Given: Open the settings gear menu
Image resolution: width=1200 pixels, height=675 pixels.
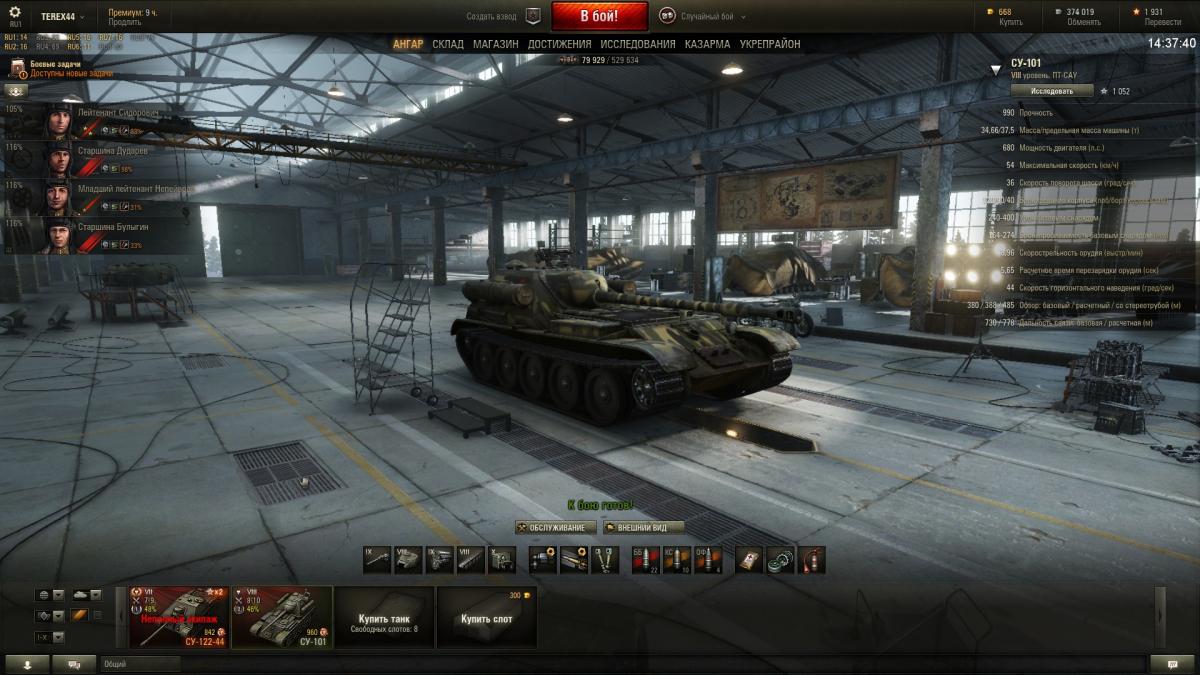Looking at the screenshot, I should coord(14,12).
